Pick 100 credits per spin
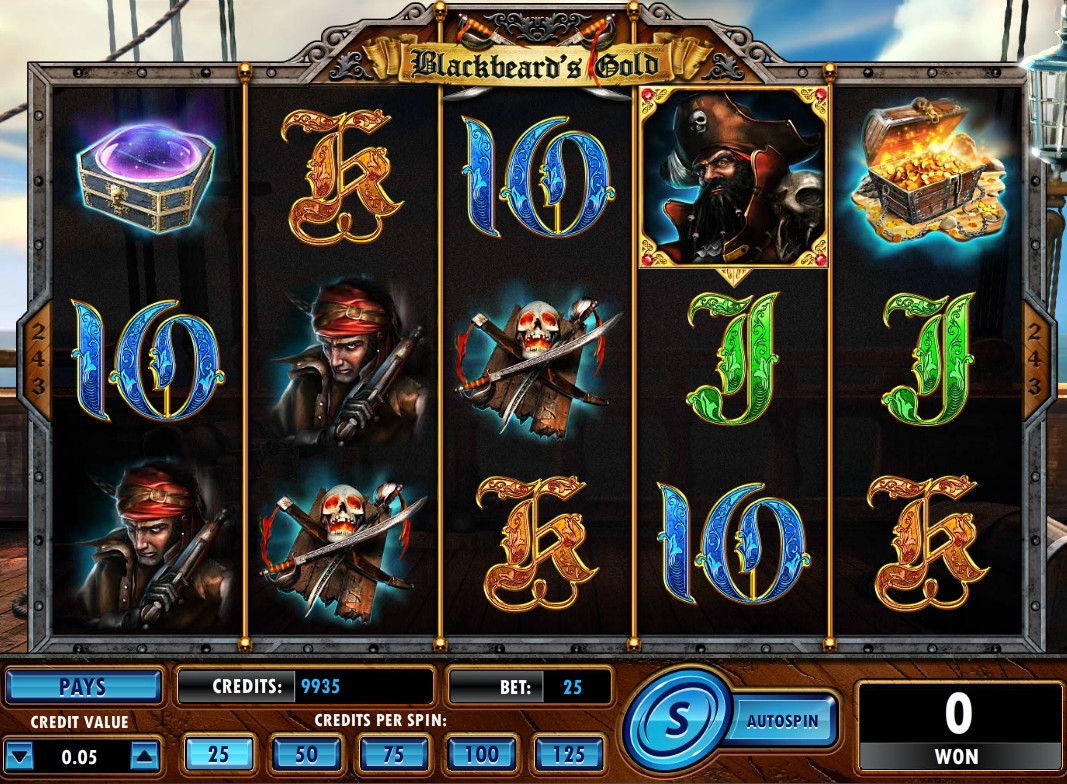 481,754
